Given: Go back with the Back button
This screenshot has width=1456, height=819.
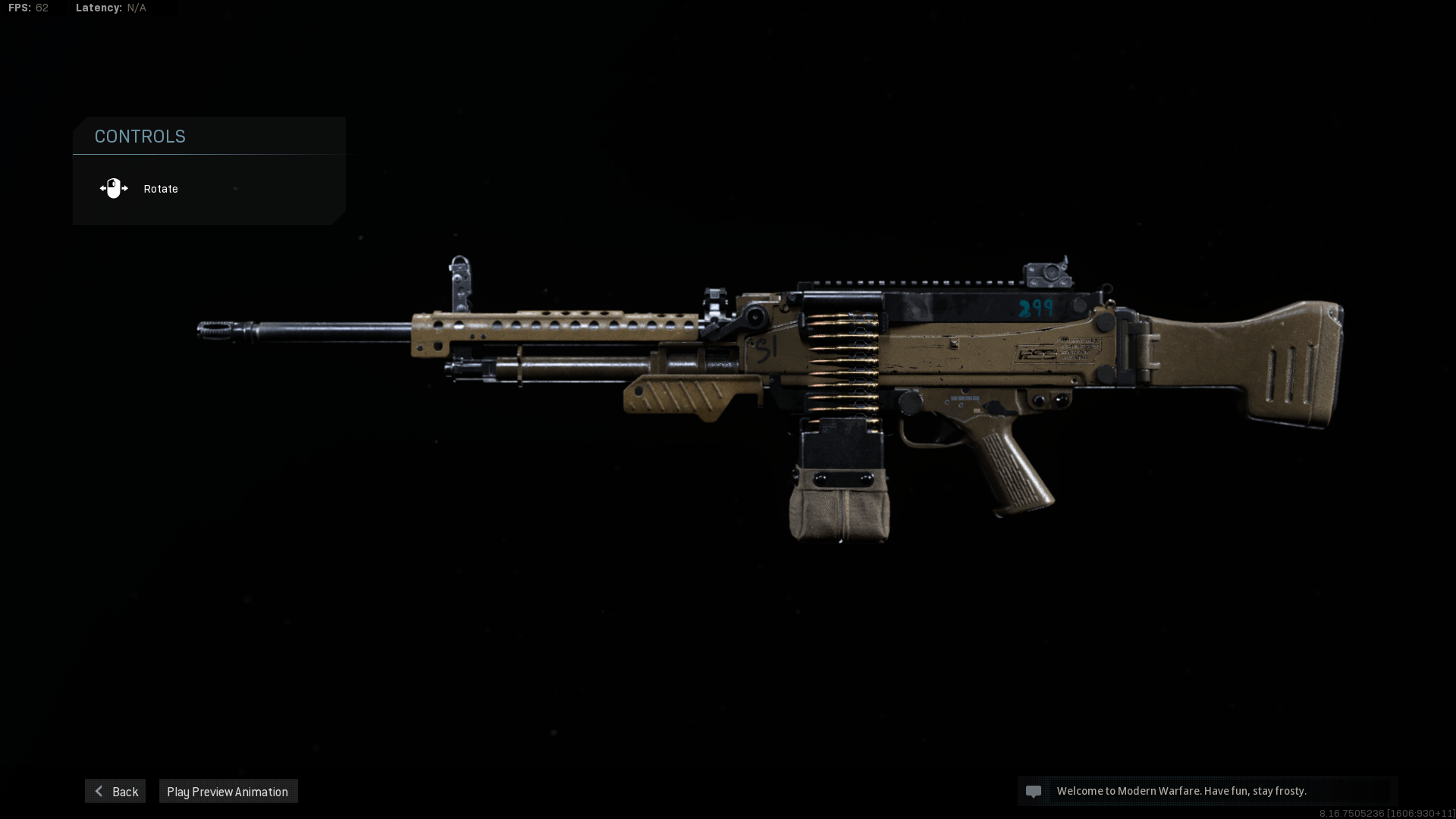Looking at the screenshot, I should [x=115, y=791].
